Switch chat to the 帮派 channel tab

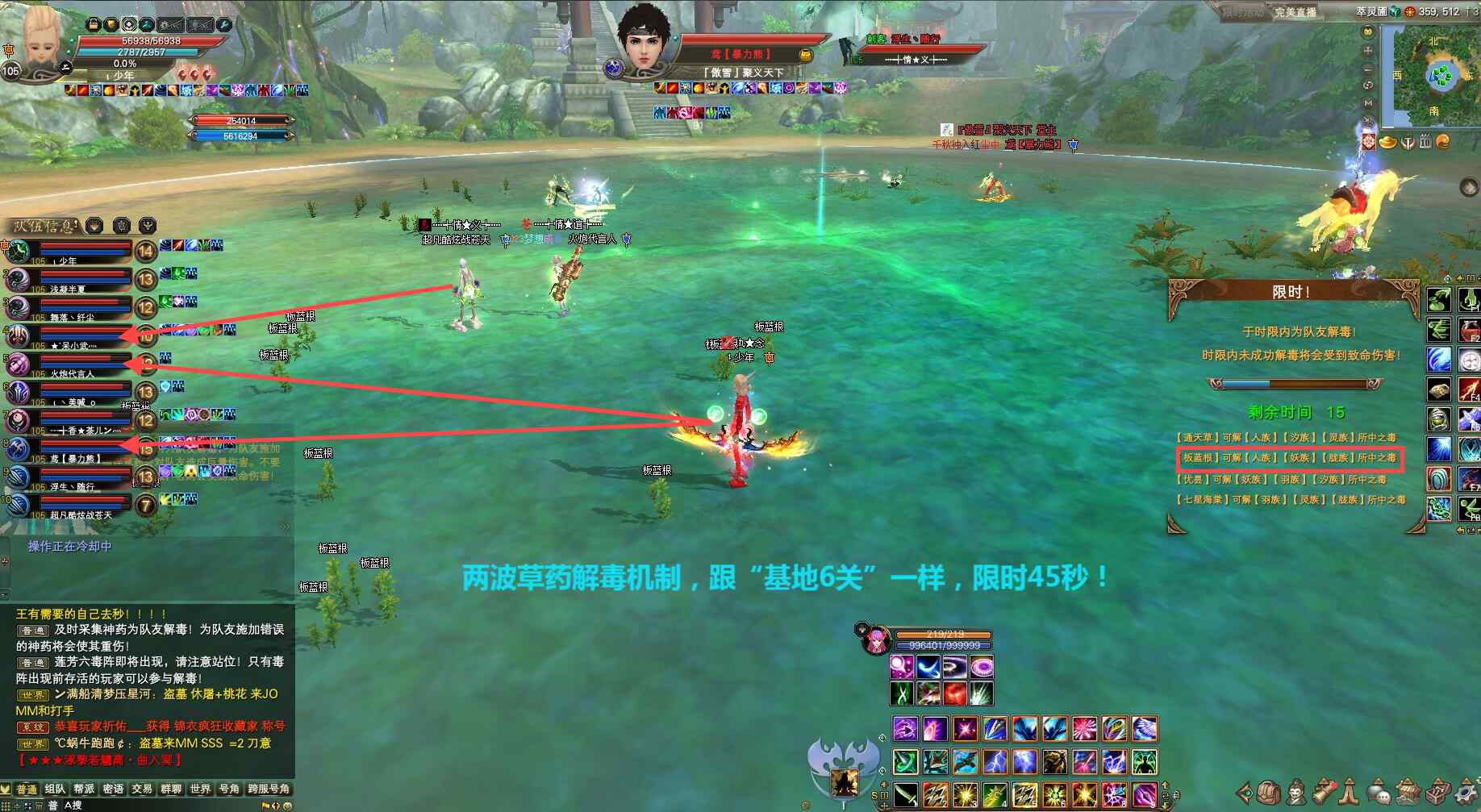click(x=84, y=789)
